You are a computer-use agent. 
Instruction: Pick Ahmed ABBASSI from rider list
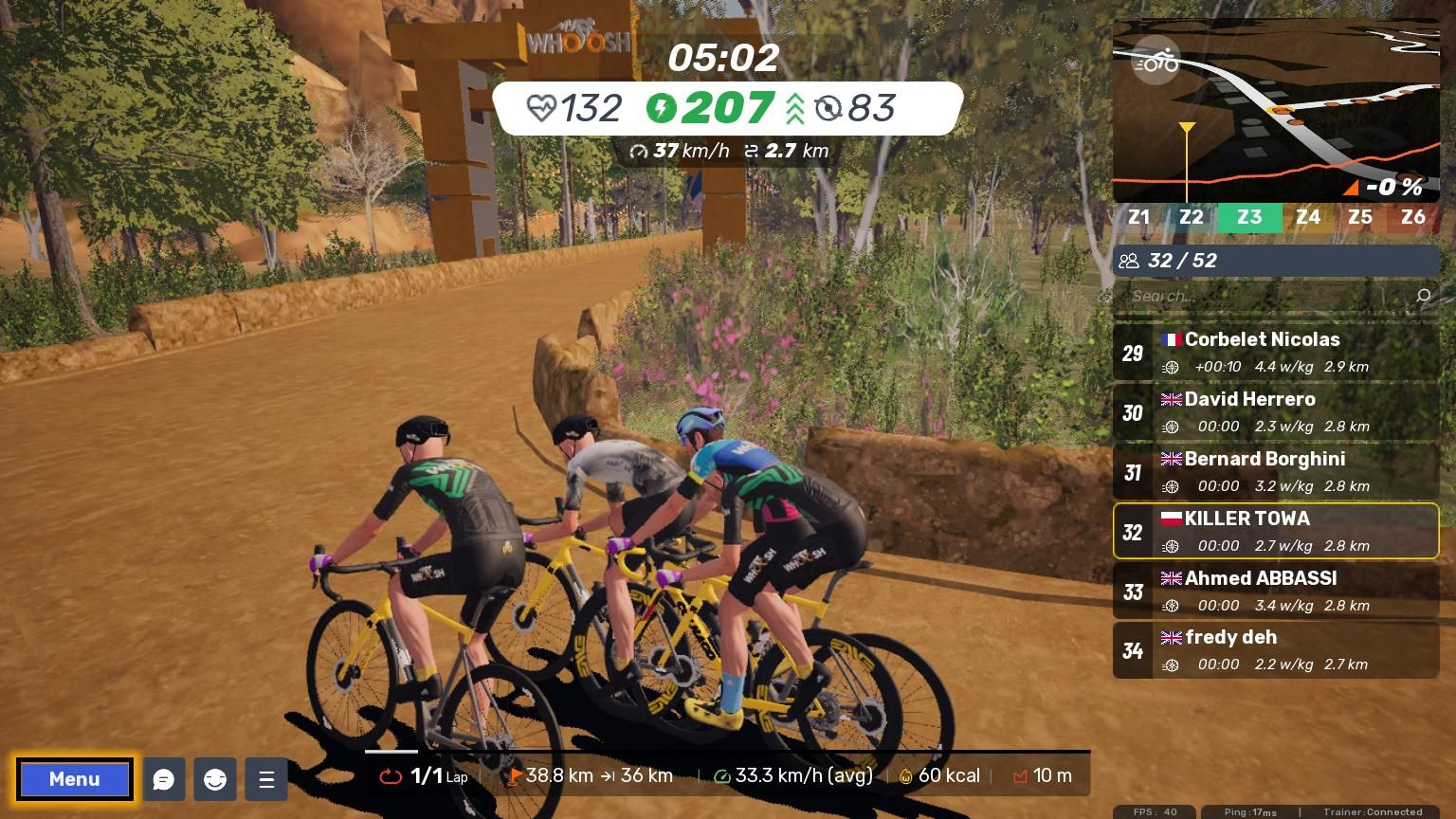(1276, 591)
